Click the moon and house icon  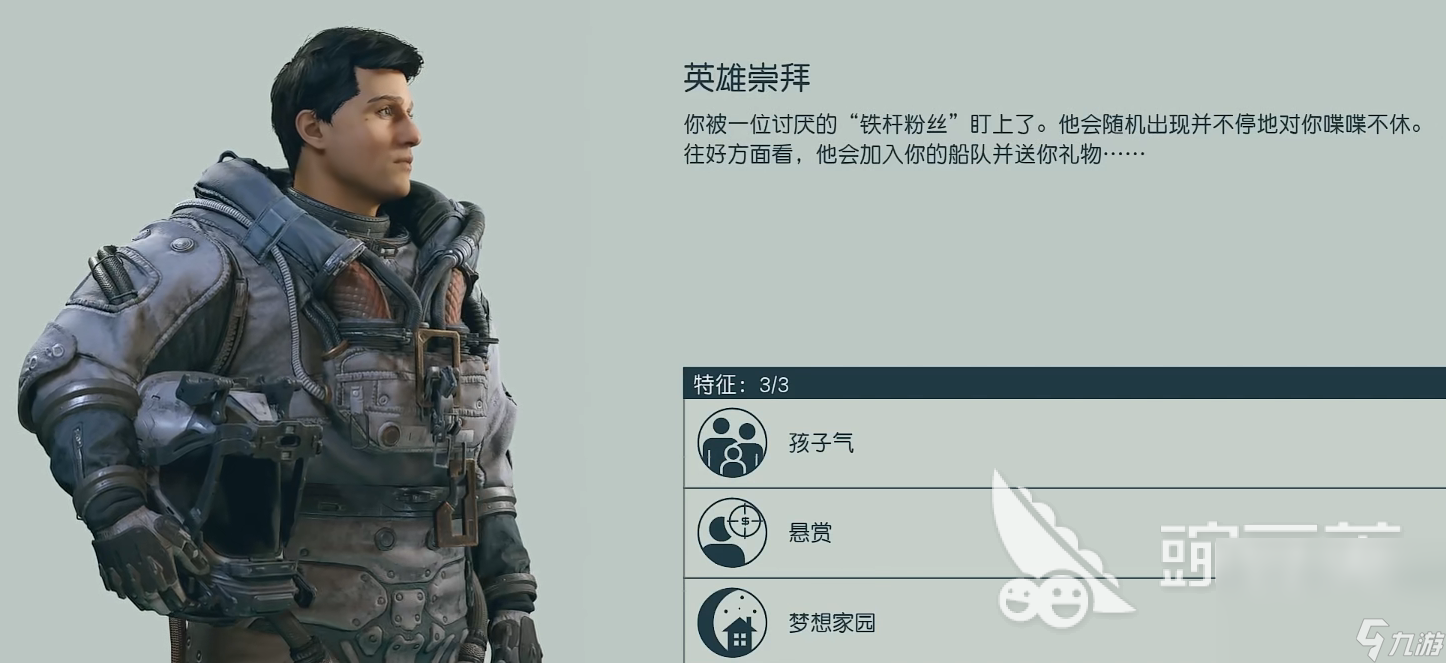coord(732,622)
